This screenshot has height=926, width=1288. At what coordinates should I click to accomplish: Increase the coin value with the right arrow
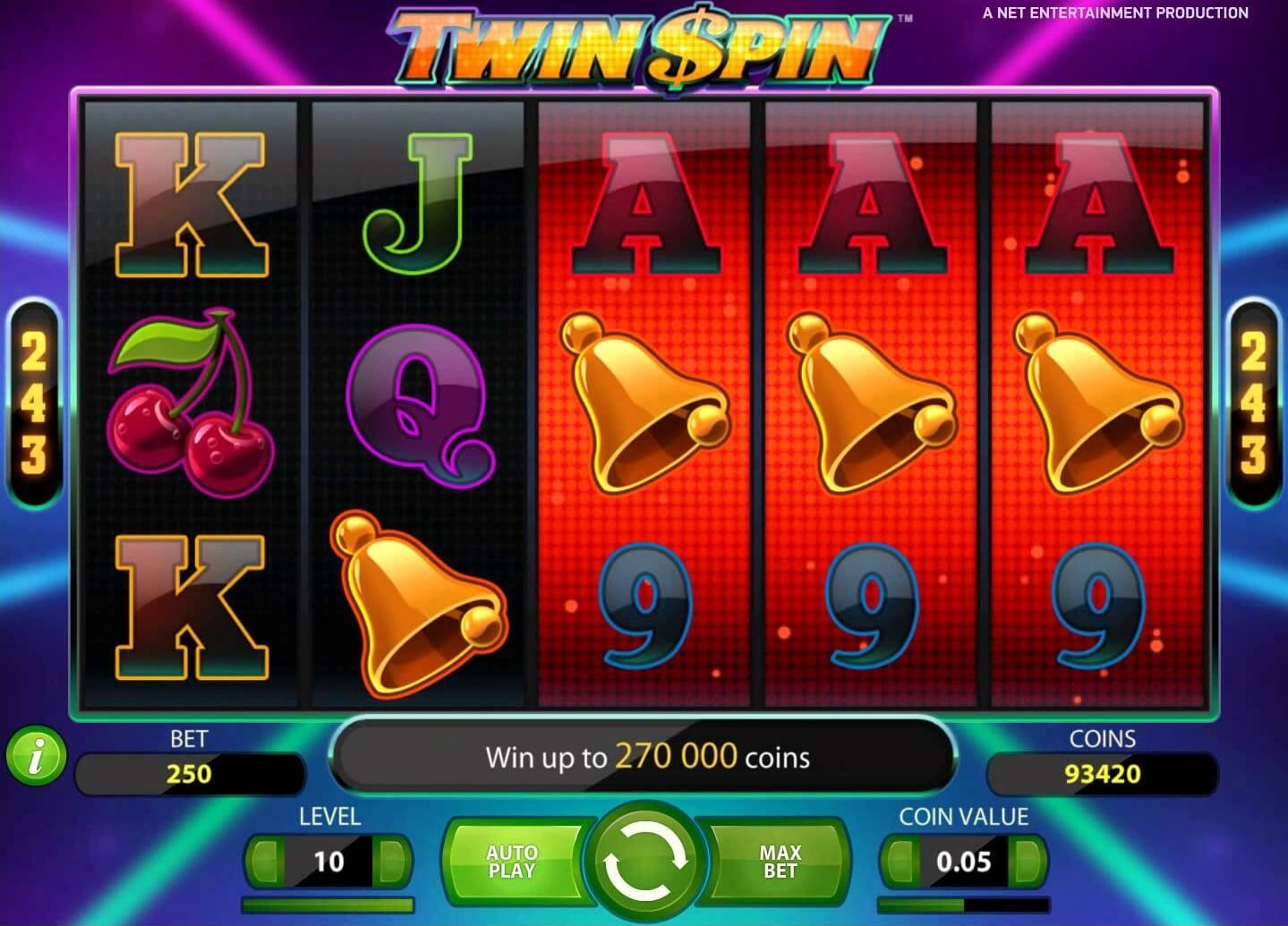pyautogui.click(x=1026, y=861)
